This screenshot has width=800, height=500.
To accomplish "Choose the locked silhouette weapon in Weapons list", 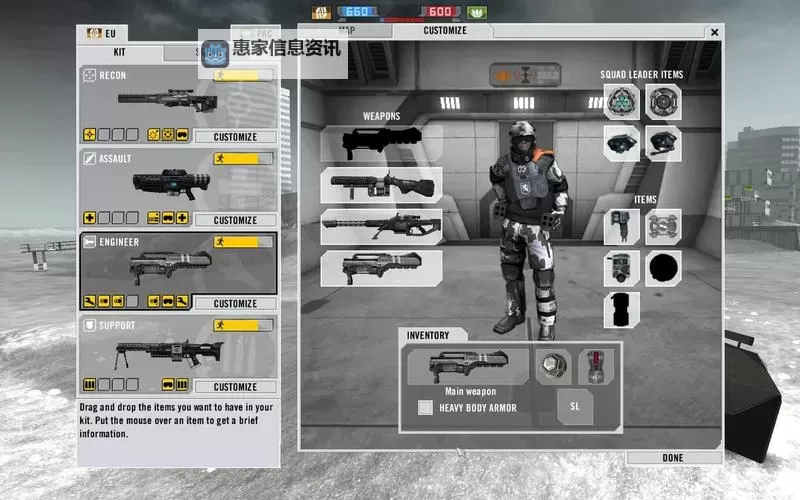I will click(381, 142).
